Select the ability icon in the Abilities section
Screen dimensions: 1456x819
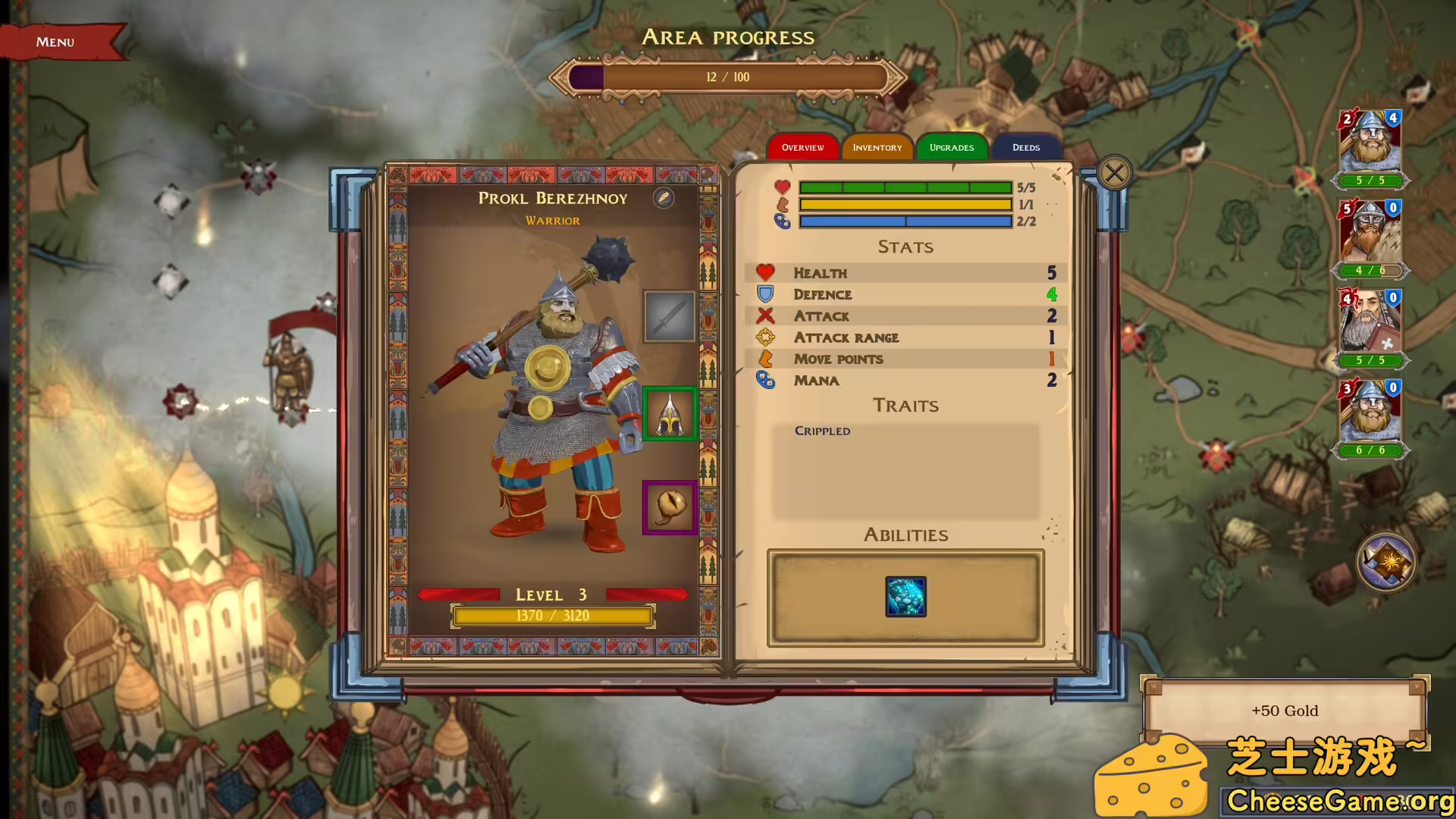coord(907,595)
